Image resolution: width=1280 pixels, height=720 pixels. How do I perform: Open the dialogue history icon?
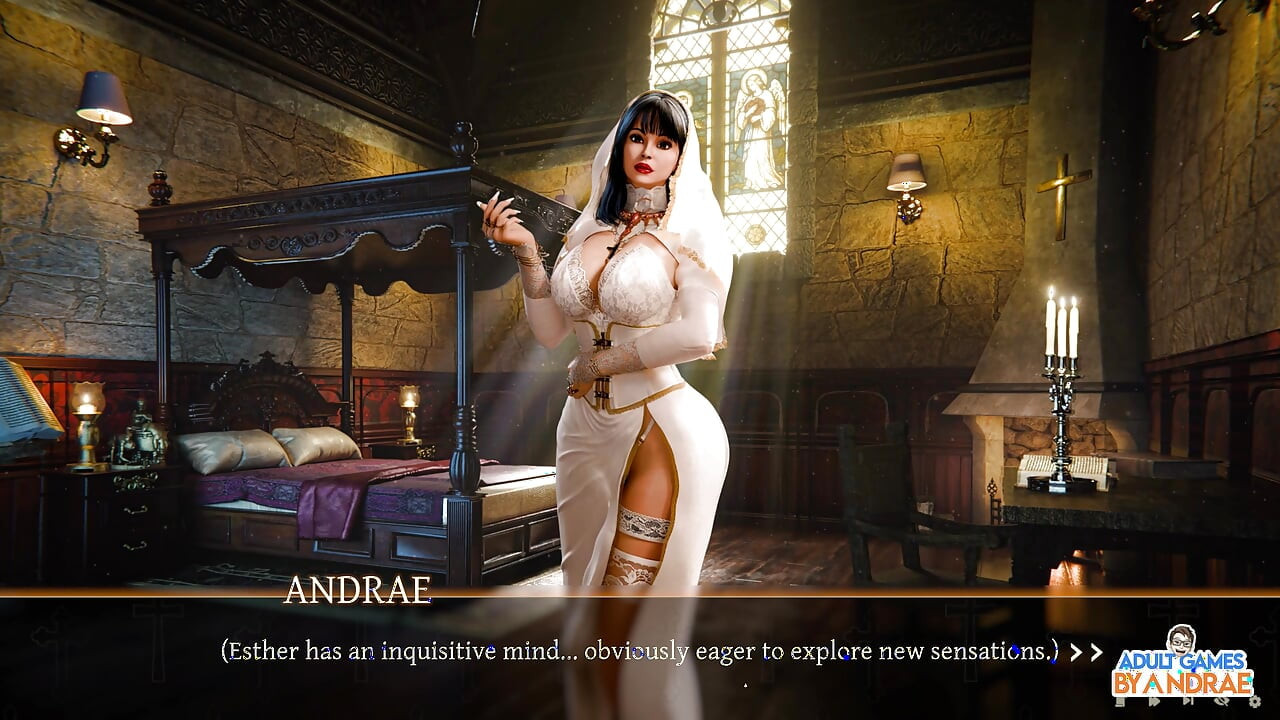[x=1120, y=702]
